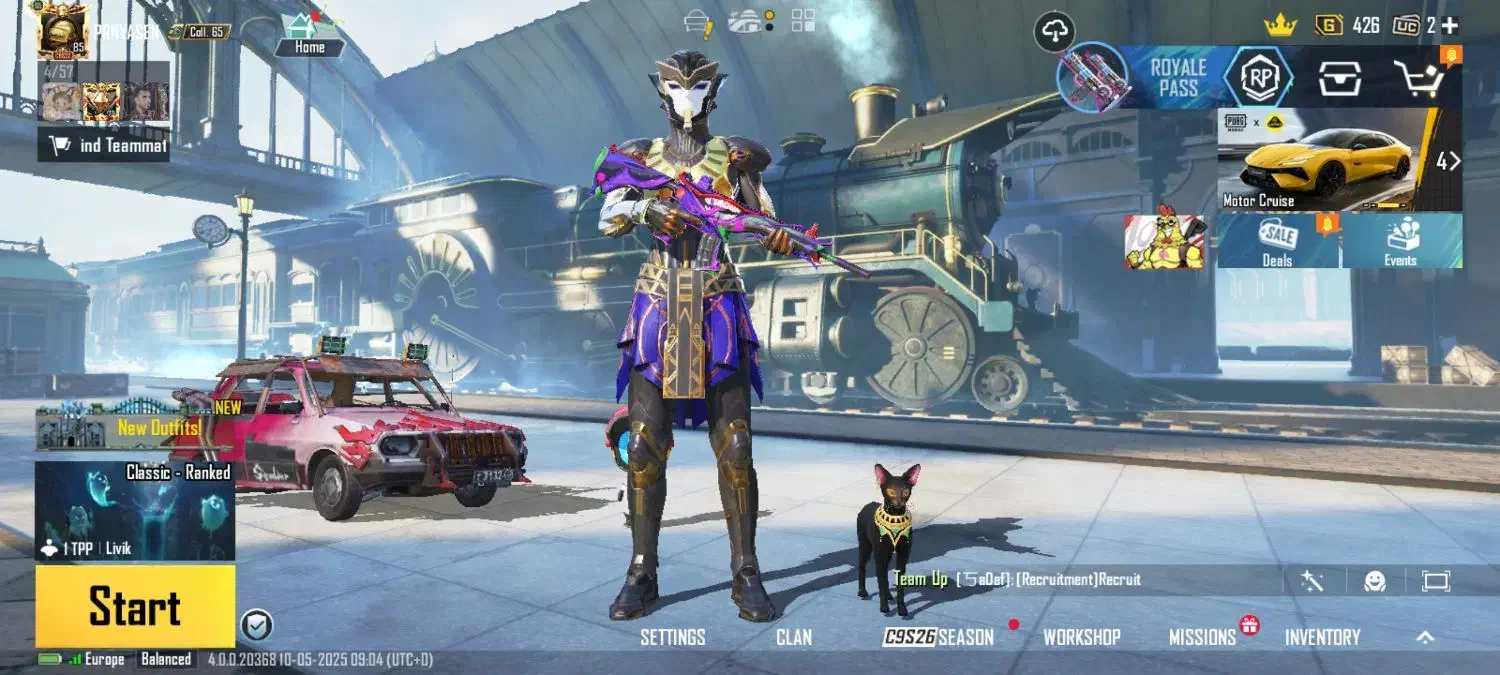The width and height of the screenshot is (1500, 675).
Task: Tap the yellow Start button
Action: click(135, 606)
